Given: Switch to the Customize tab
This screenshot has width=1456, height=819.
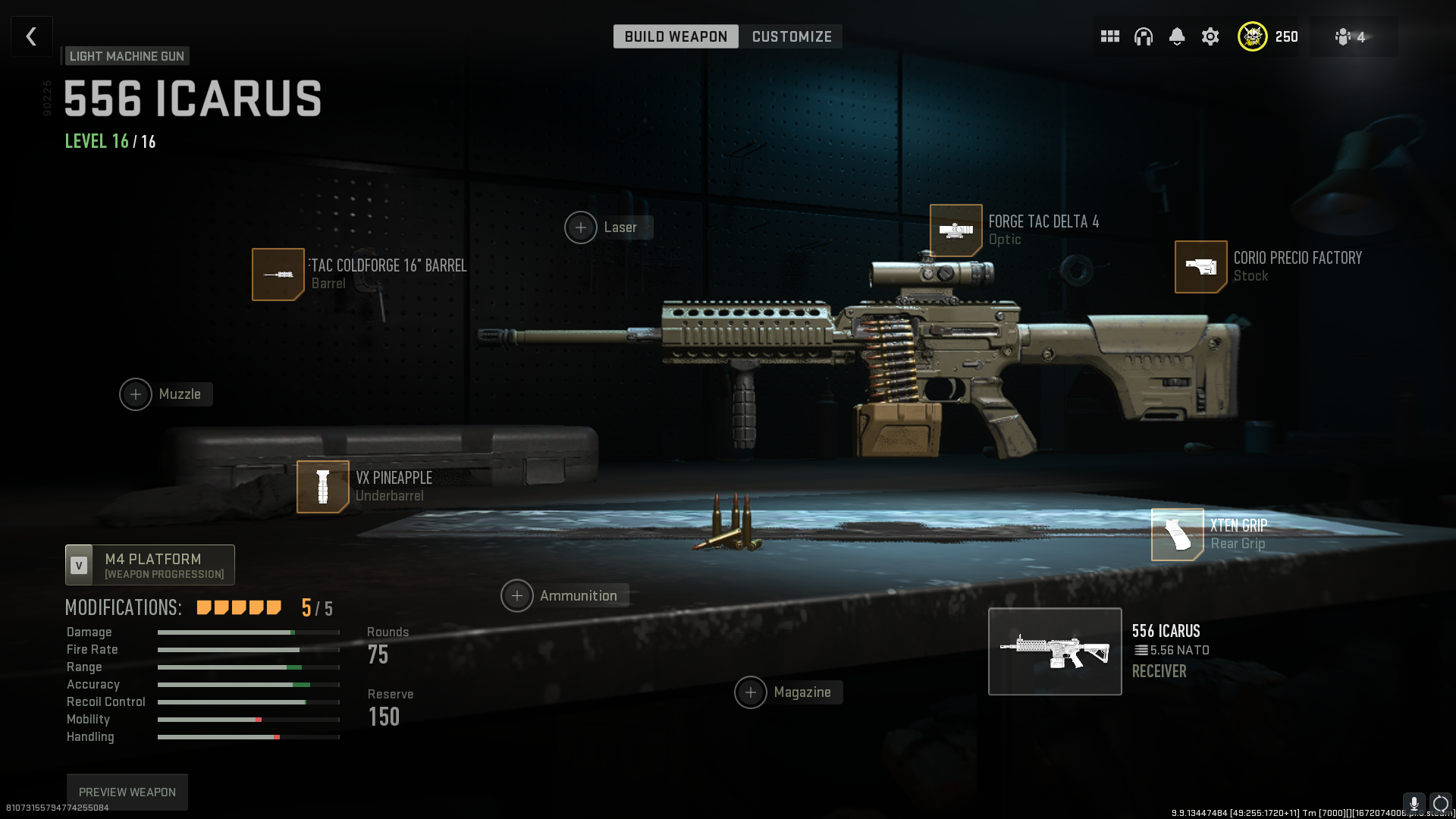Looking at the screenshot, I should pos(792,36).
